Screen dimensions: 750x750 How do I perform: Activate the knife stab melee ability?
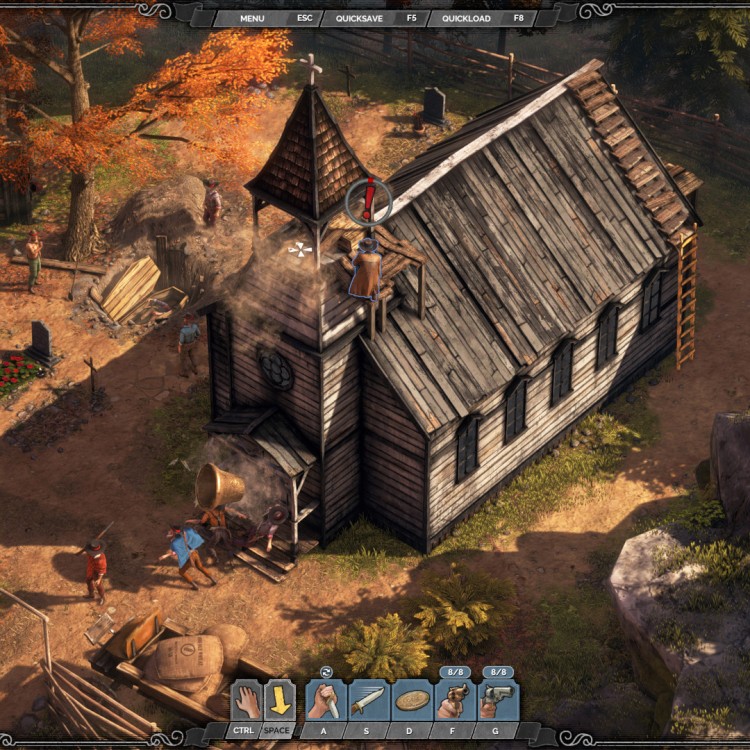[326, 700]
